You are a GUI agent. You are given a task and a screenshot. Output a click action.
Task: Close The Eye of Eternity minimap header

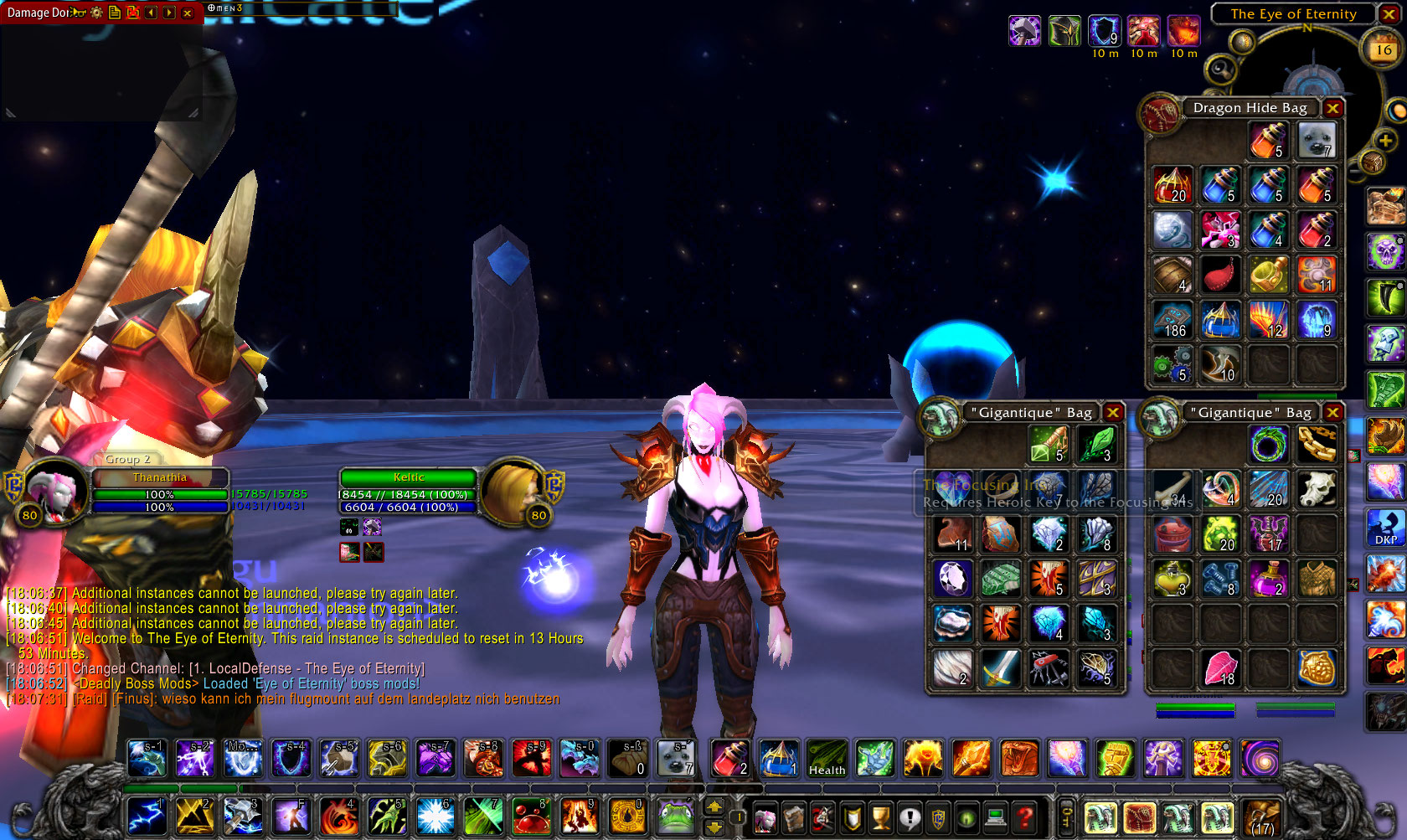click(1388, 14)
